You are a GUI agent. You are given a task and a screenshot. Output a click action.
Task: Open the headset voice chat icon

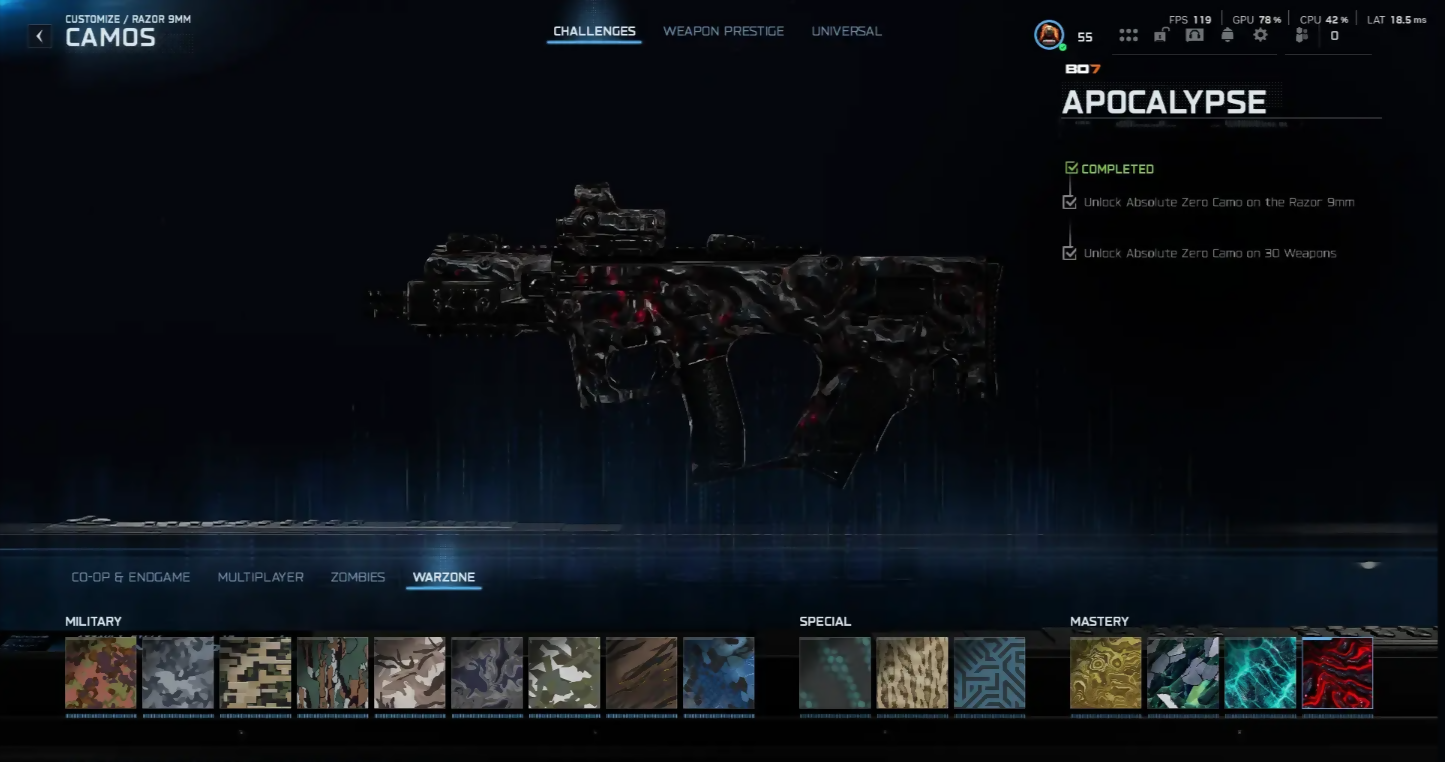[x=1194, y=35]
